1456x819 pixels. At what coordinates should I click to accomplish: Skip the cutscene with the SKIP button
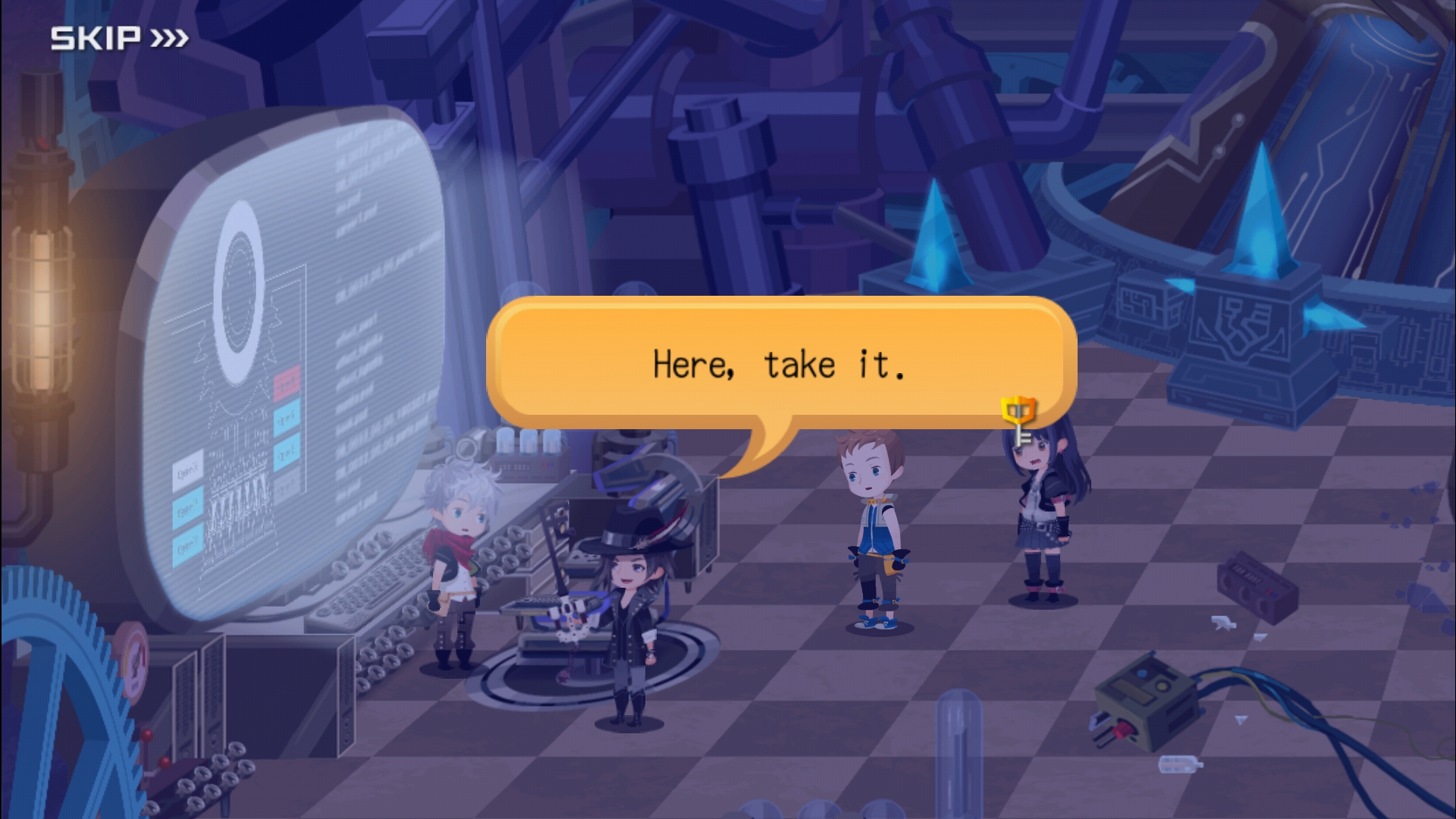click(119, 38)
